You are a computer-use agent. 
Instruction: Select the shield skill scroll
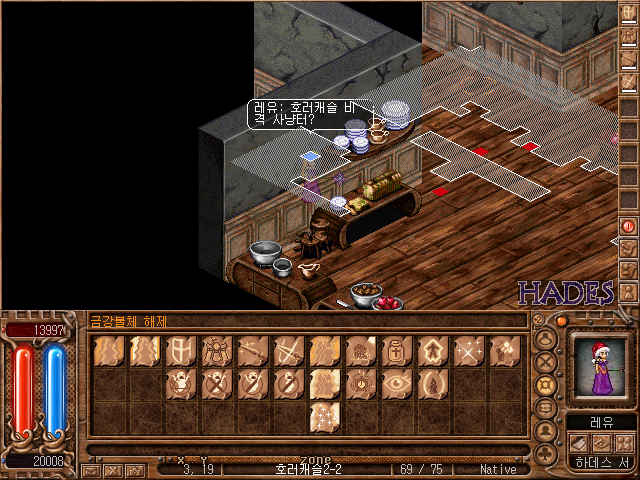180,351
